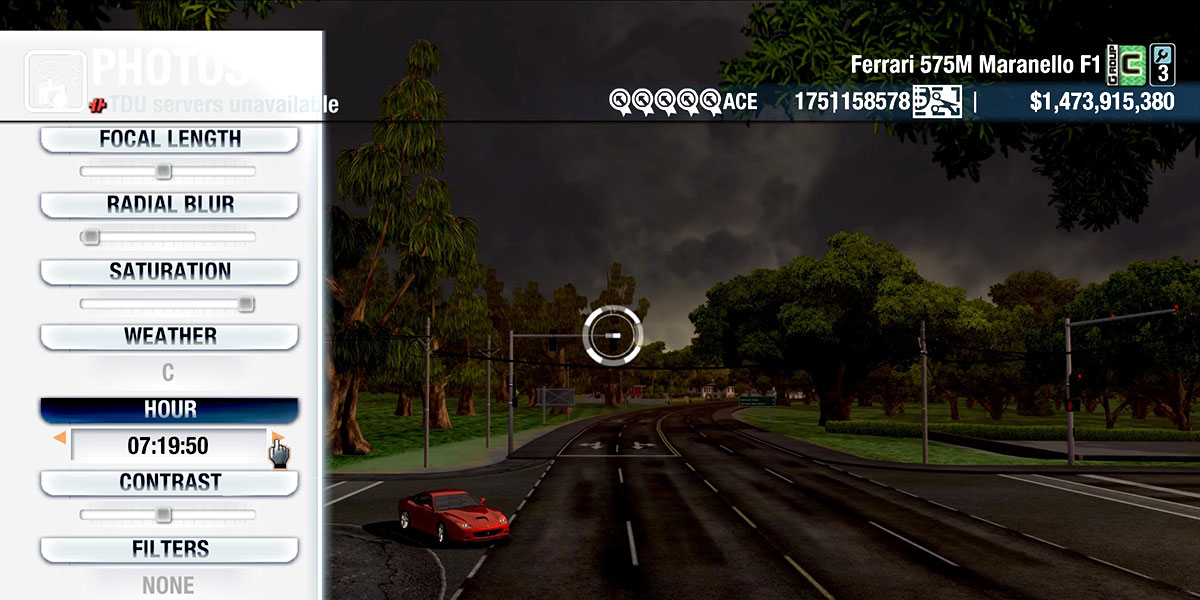Choose the Contrast option
1200x600 pixels.
point(169,482)
